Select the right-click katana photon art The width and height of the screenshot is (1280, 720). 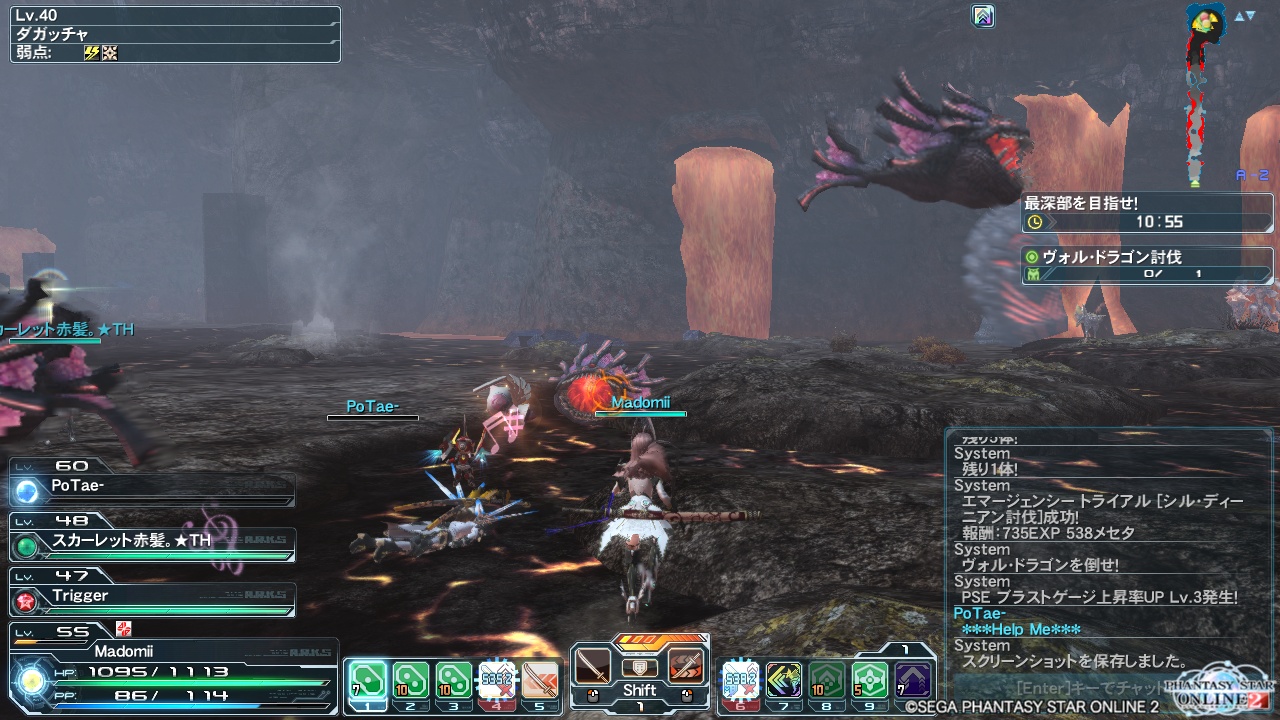(686, 667)
